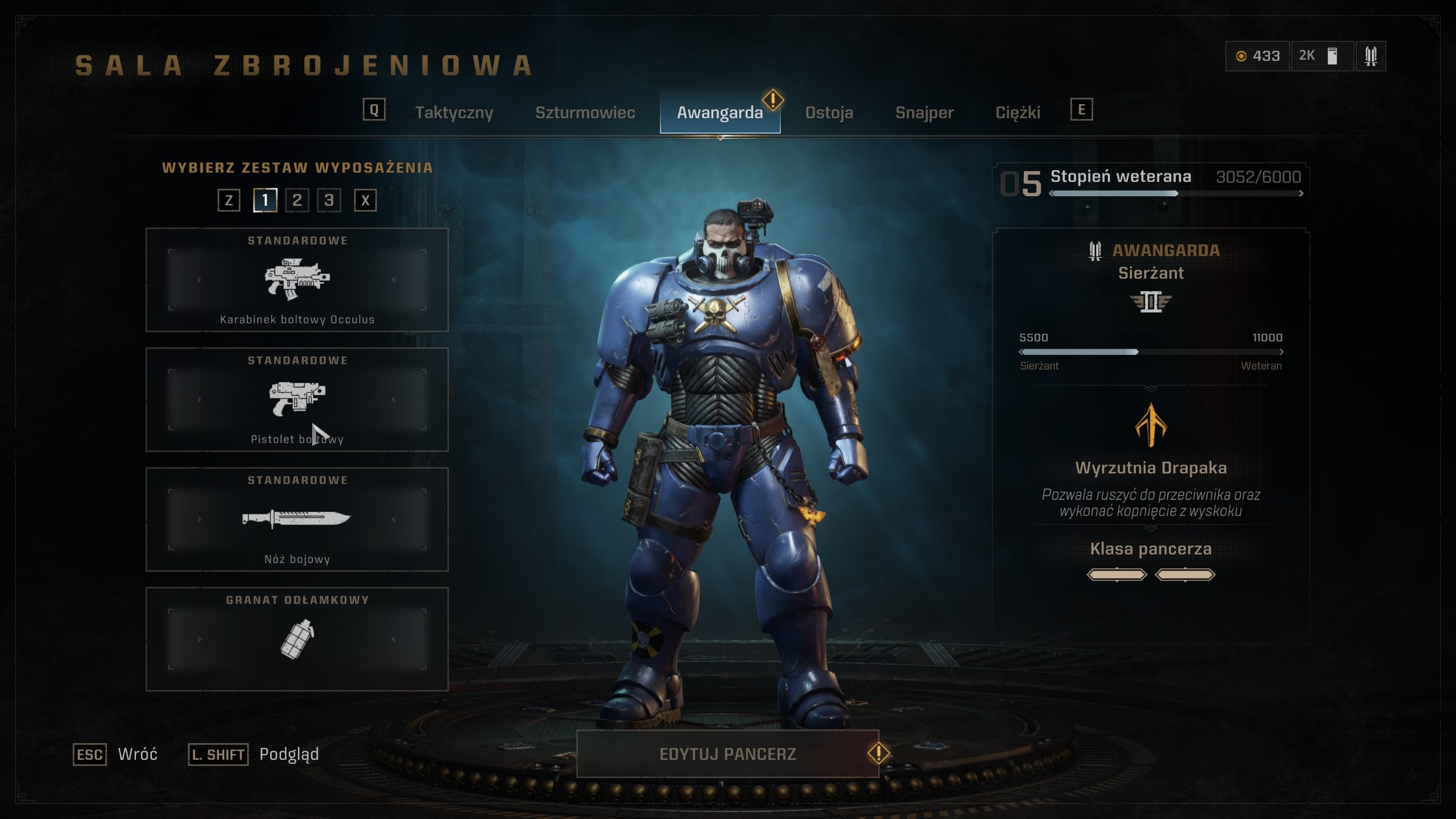Open the Wyrzutnia Drapaka ability icon

(1151, 425)
